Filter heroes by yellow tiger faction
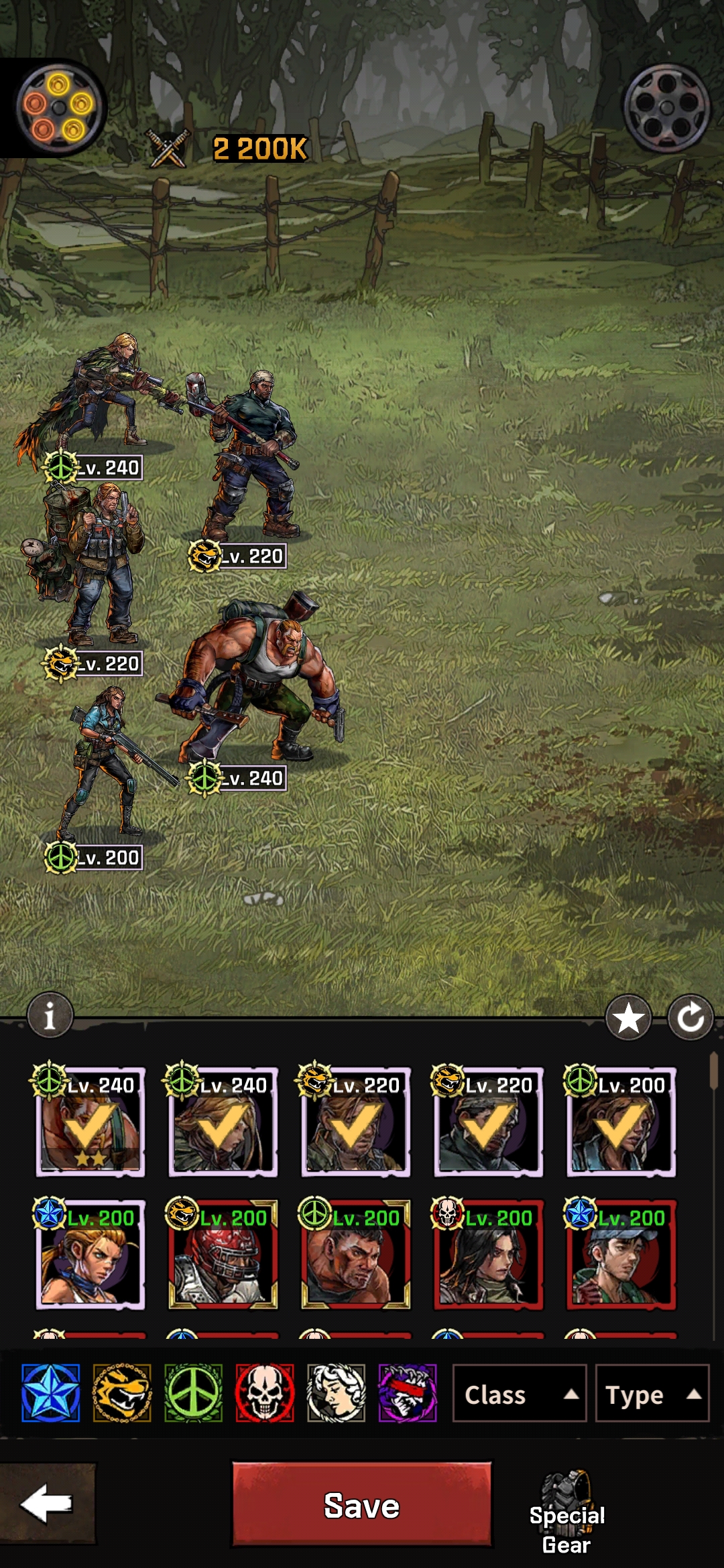724x1568 pixels. click(122, 1393)
